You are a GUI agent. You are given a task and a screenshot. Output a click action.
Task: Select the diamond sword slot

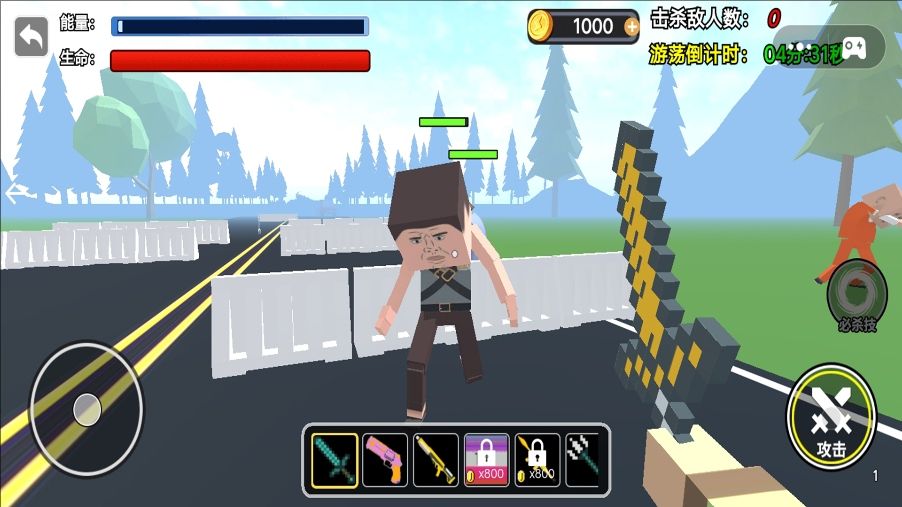tap(334, 460)
